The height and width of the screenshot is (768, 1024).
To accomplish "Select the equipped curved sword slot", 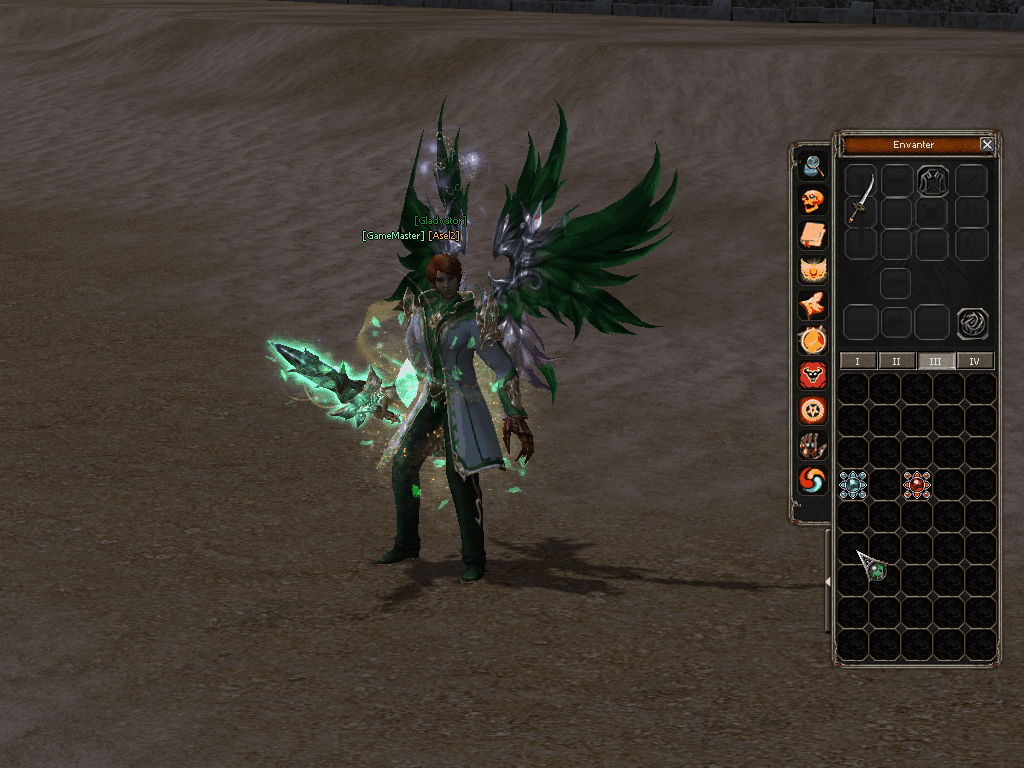I will coord(862,196).
